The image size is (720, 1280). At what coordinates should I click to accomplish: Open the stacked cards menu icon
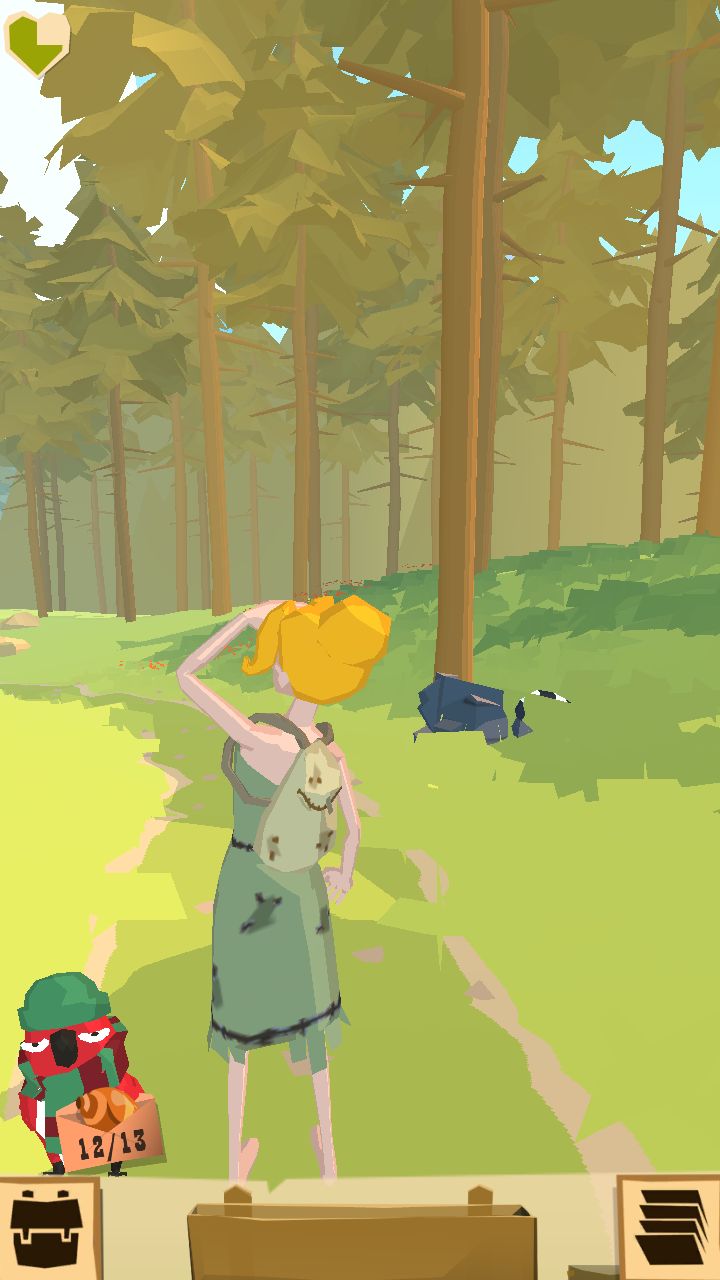668,1226
